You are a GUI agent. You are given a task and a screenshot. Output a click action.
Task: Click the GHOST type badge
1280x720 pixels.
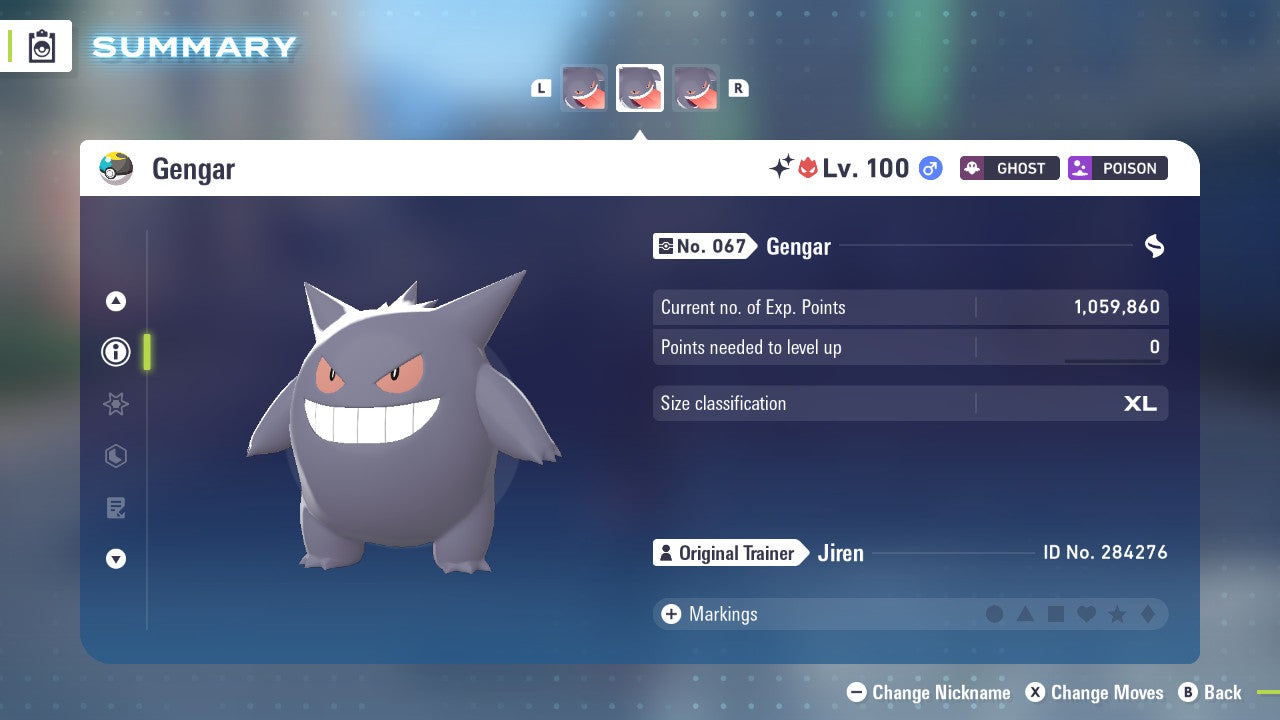(1009, 168)
